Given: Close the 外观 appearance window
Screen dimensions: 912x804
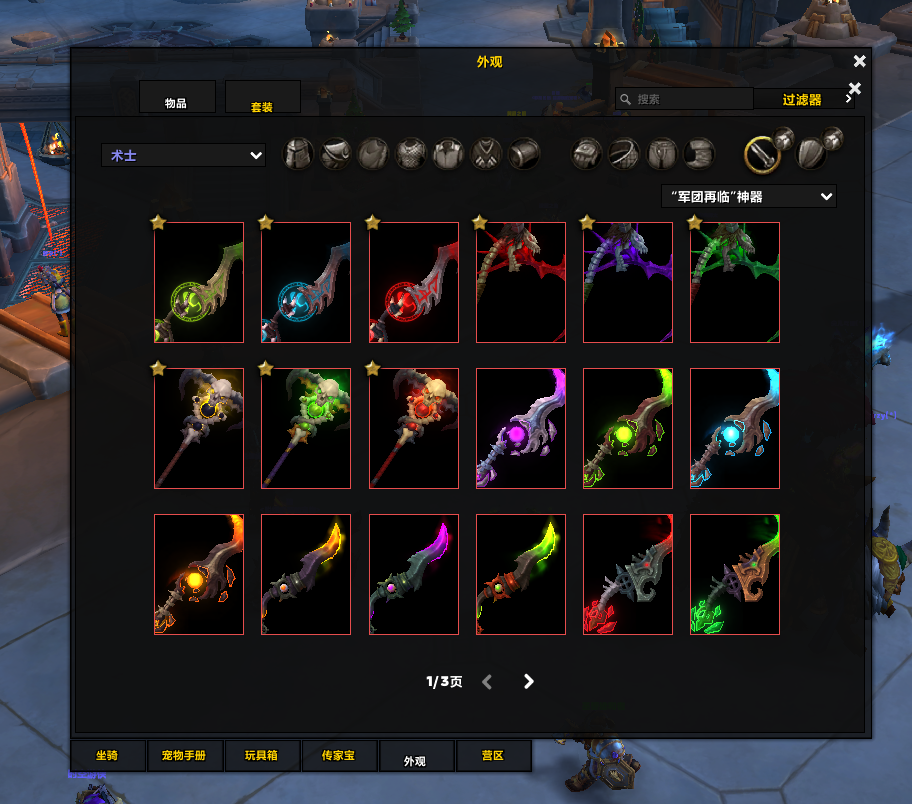Looking at the screenshot, I should [x=859, y=62].
